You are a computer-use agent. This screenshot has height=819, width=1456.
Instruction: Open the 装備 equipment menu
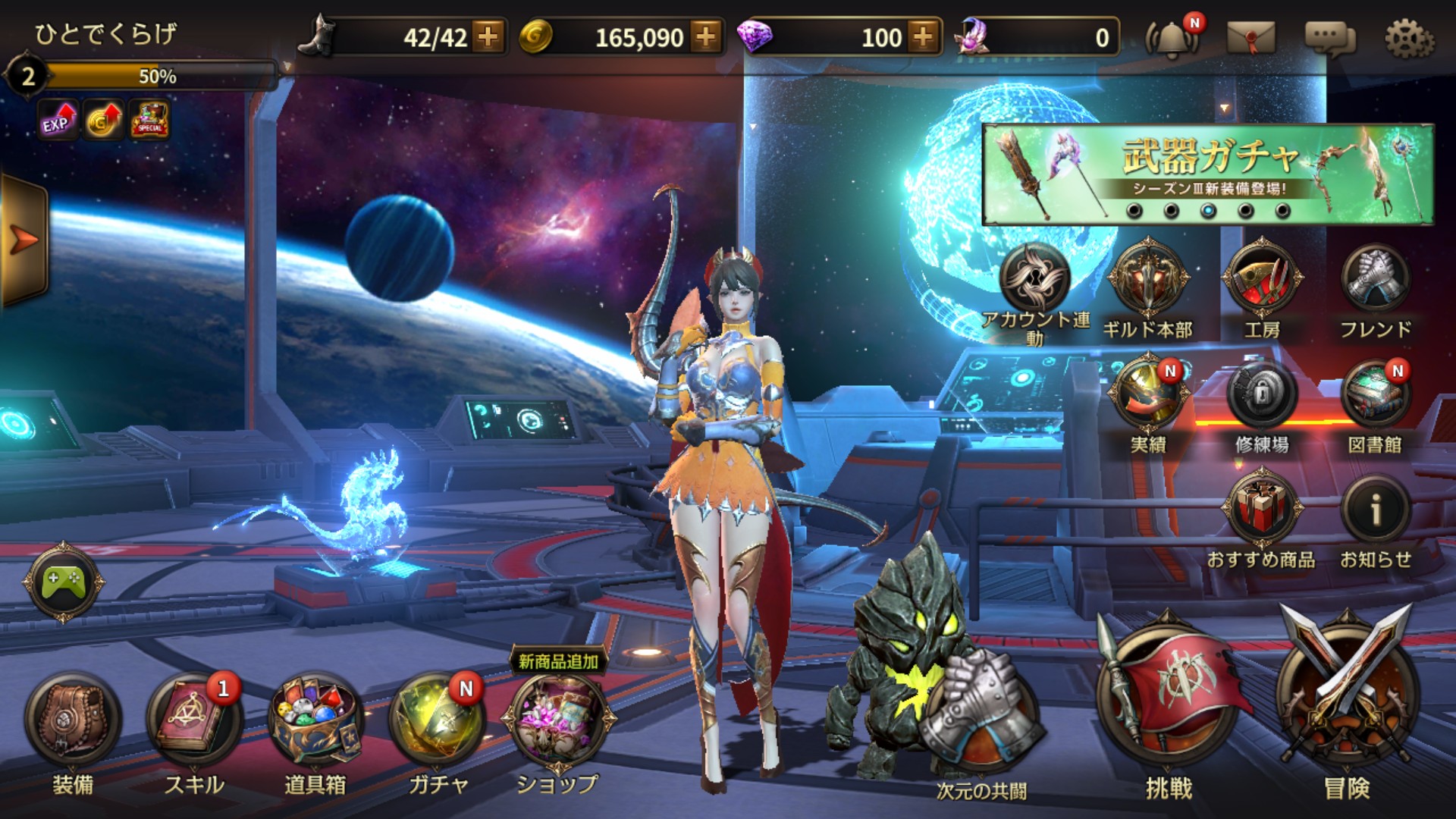tap(73, 721)
